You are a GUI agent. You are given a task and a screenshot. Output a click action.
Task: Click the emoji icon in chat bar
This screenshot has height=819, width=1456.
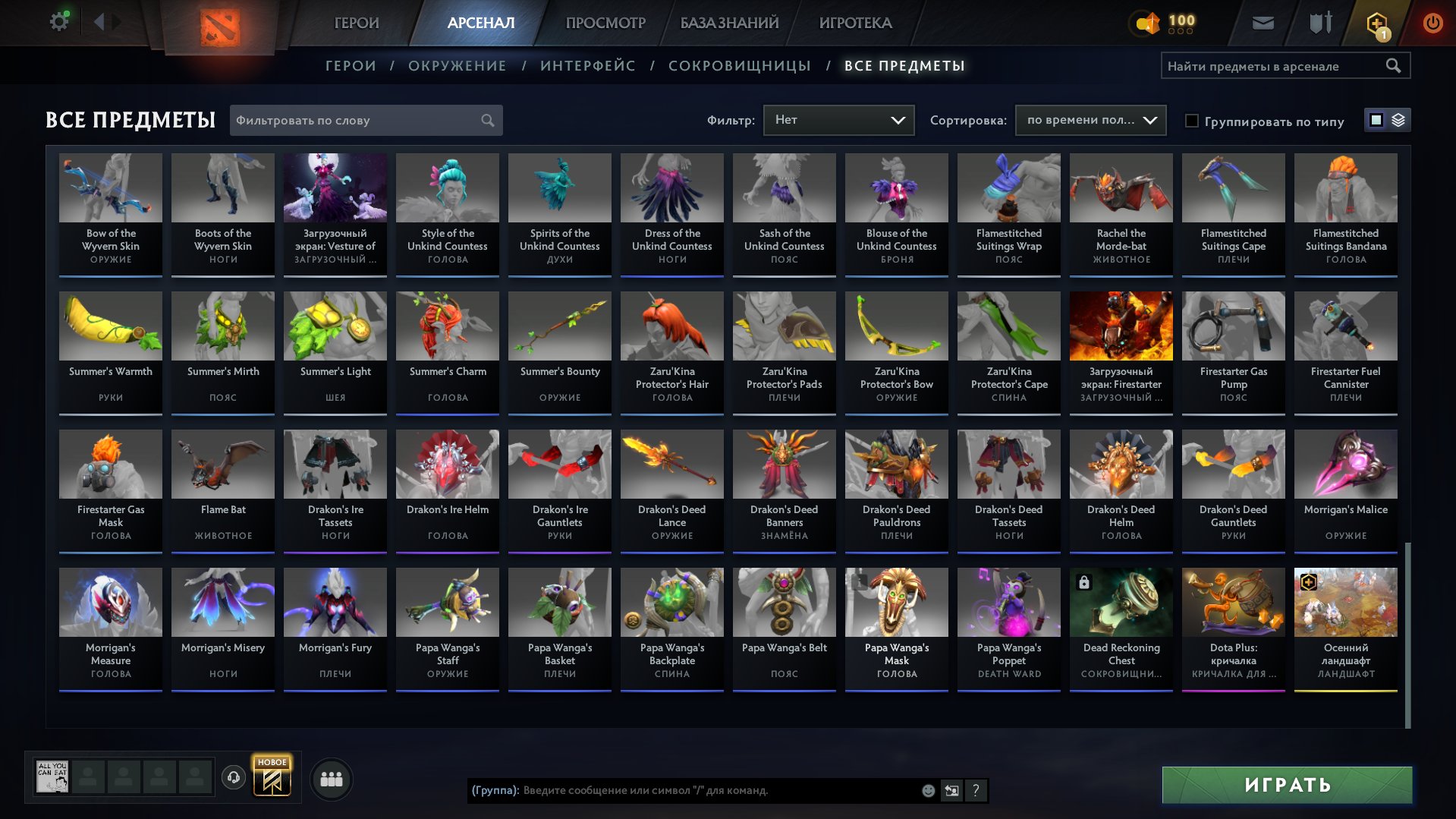[x=927, y=790]
